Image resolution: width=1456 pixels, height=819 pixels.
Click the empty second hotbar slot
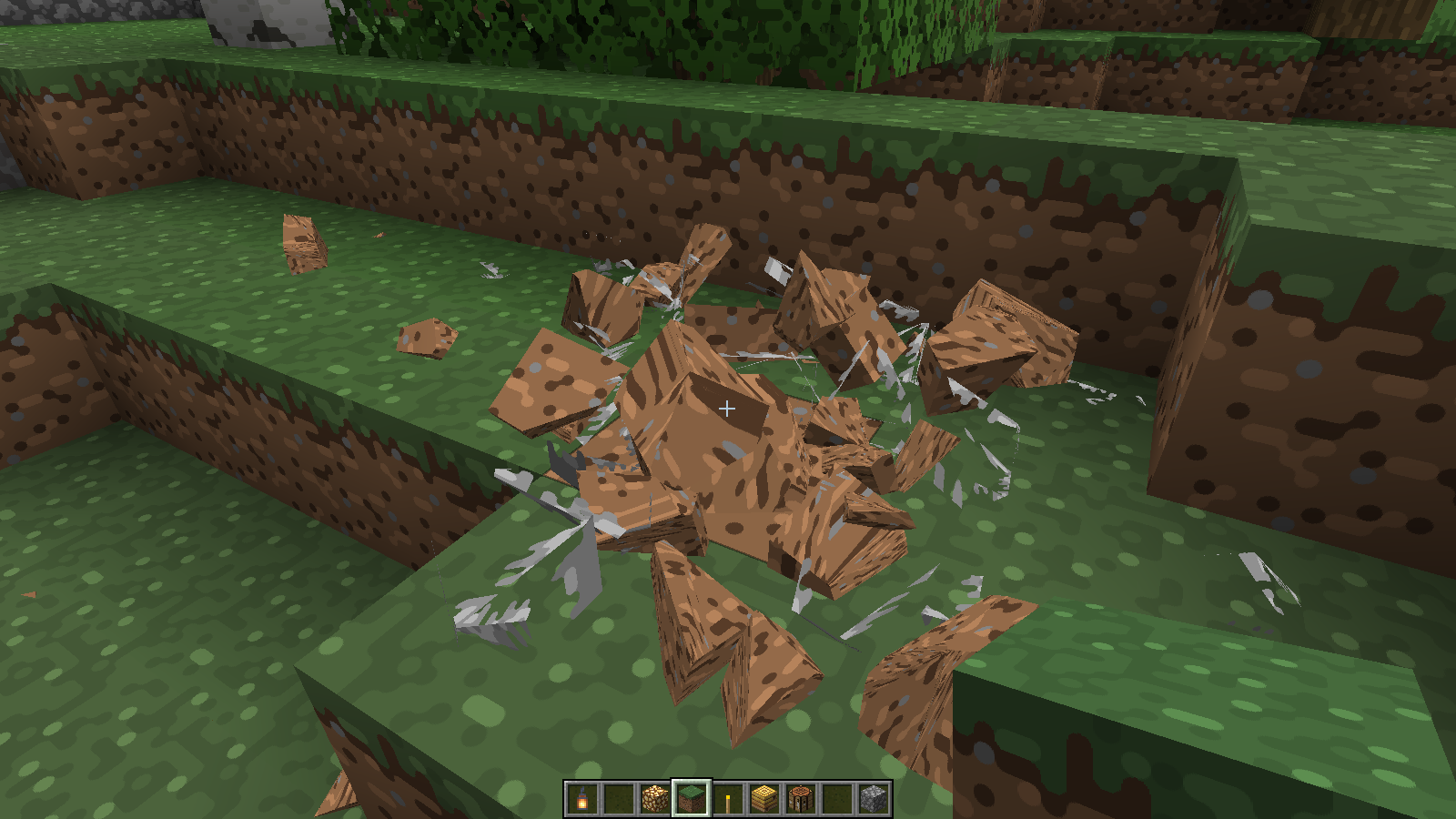[619, 799]
